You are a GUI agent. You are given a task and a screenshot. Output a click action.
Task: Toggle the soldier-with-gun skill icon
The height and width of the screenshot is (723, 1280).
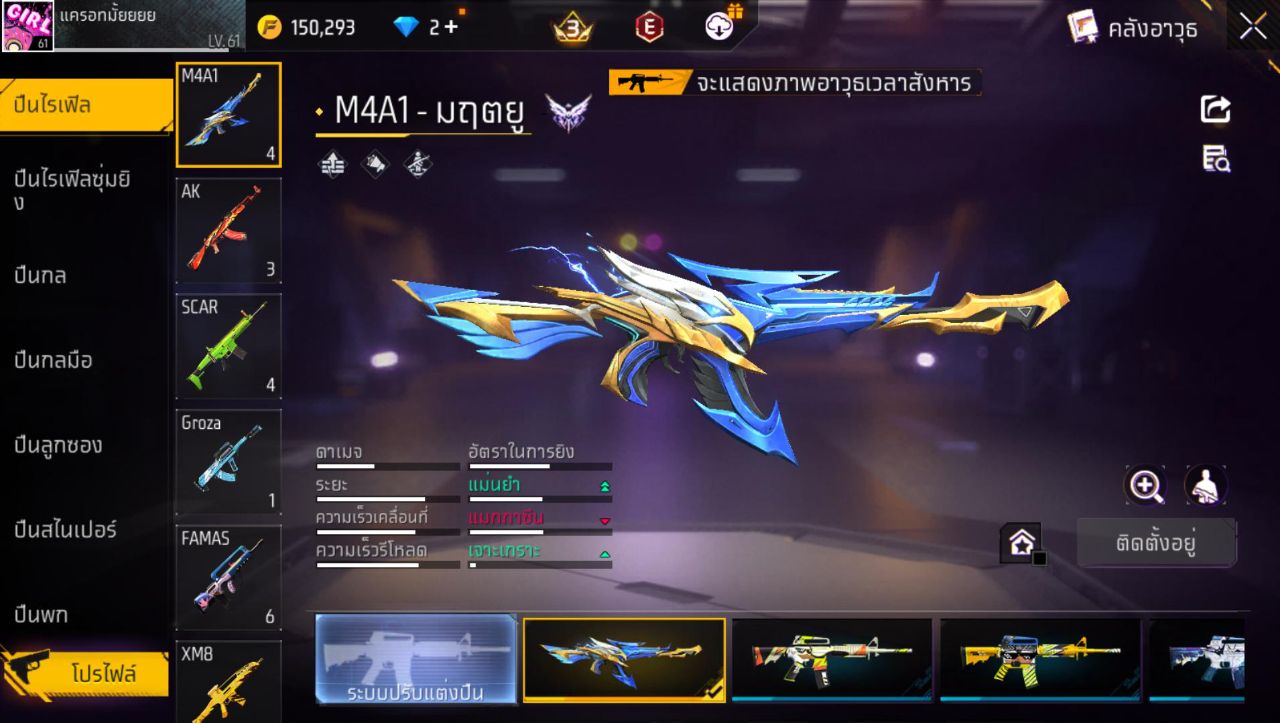pyautogui.click(x=416, y=163)
